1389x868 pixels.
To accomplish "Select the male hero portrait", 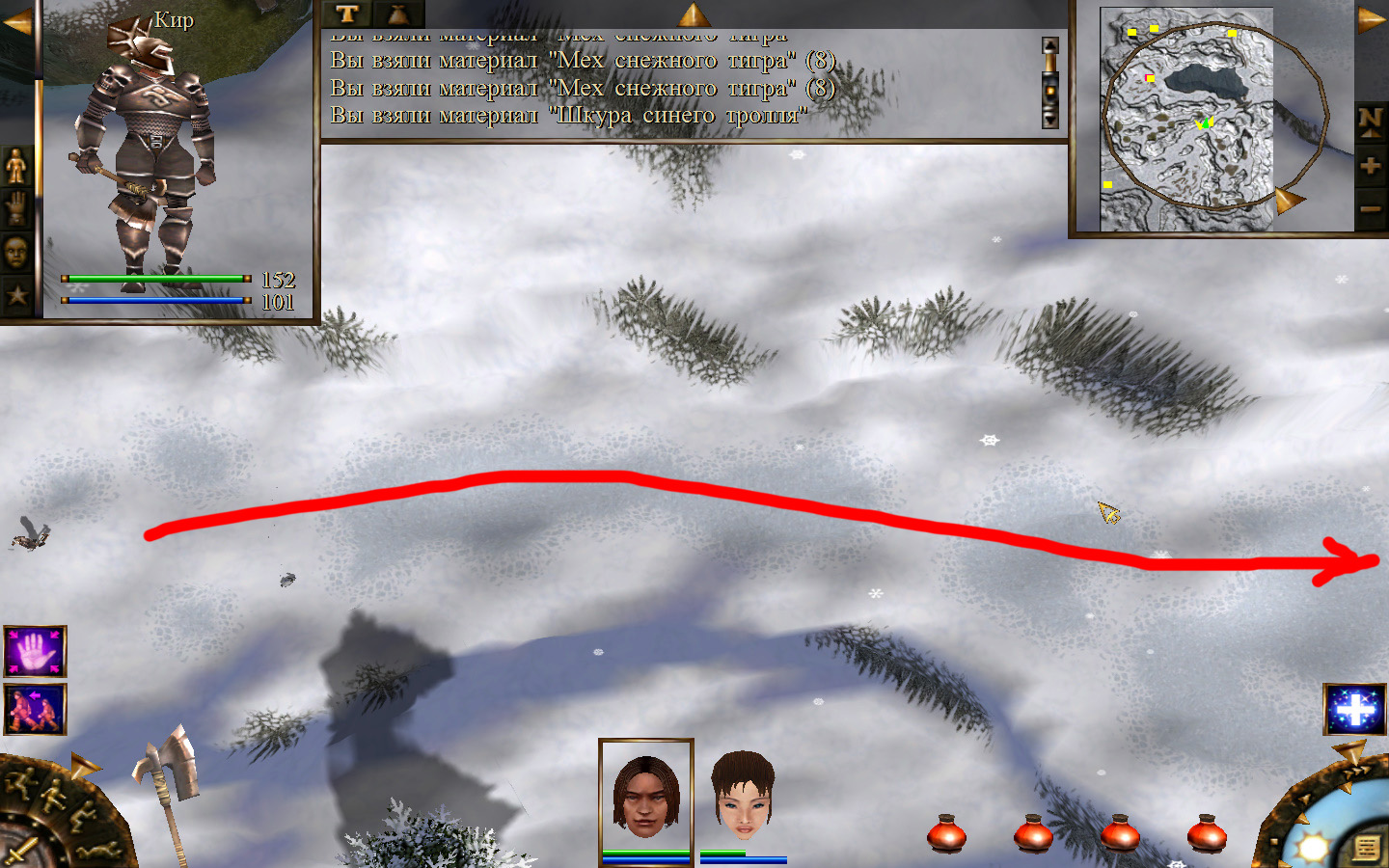I will pos(645,796).
